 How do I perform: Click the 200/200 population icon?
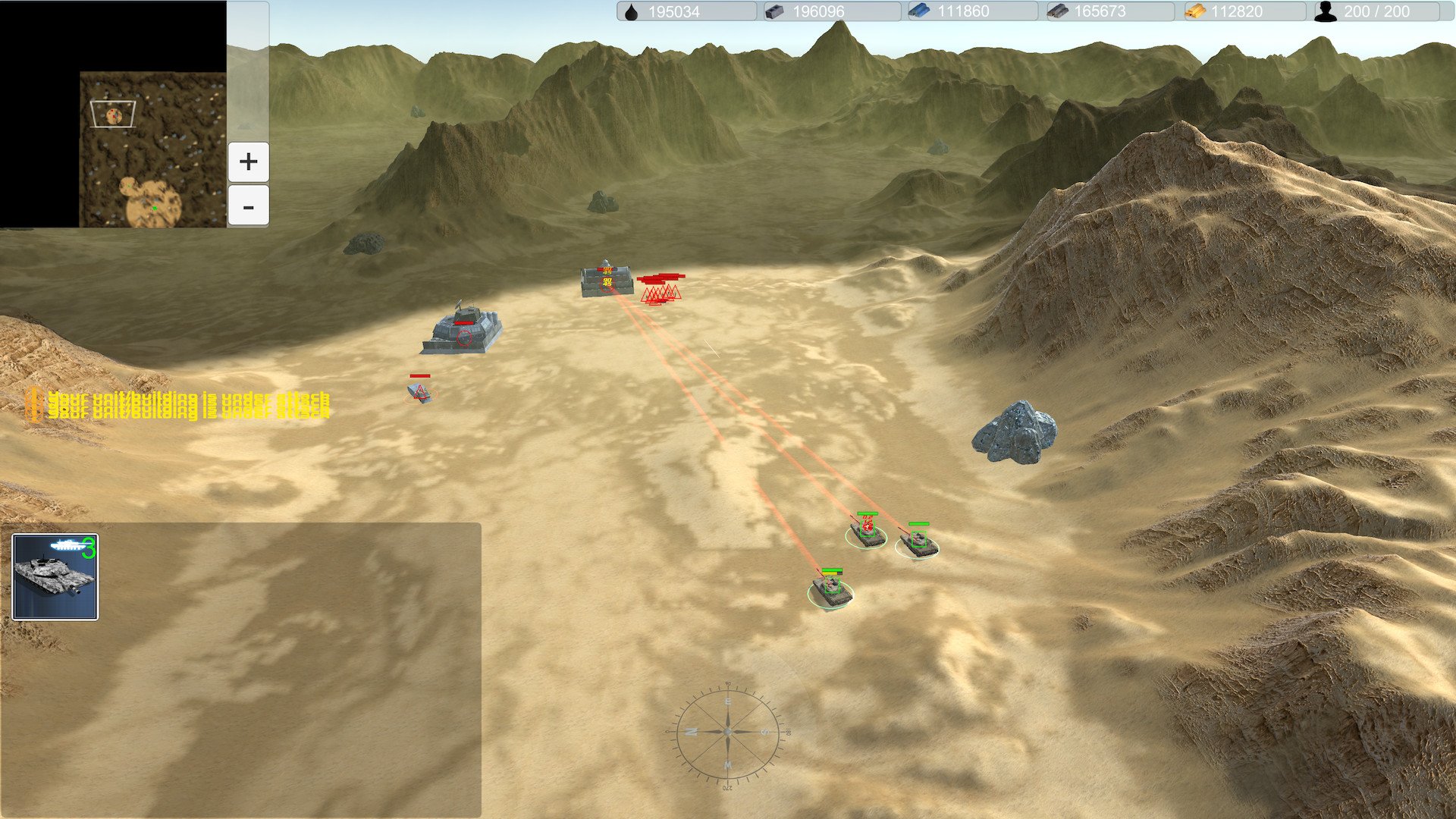[x=1325, y=11]
